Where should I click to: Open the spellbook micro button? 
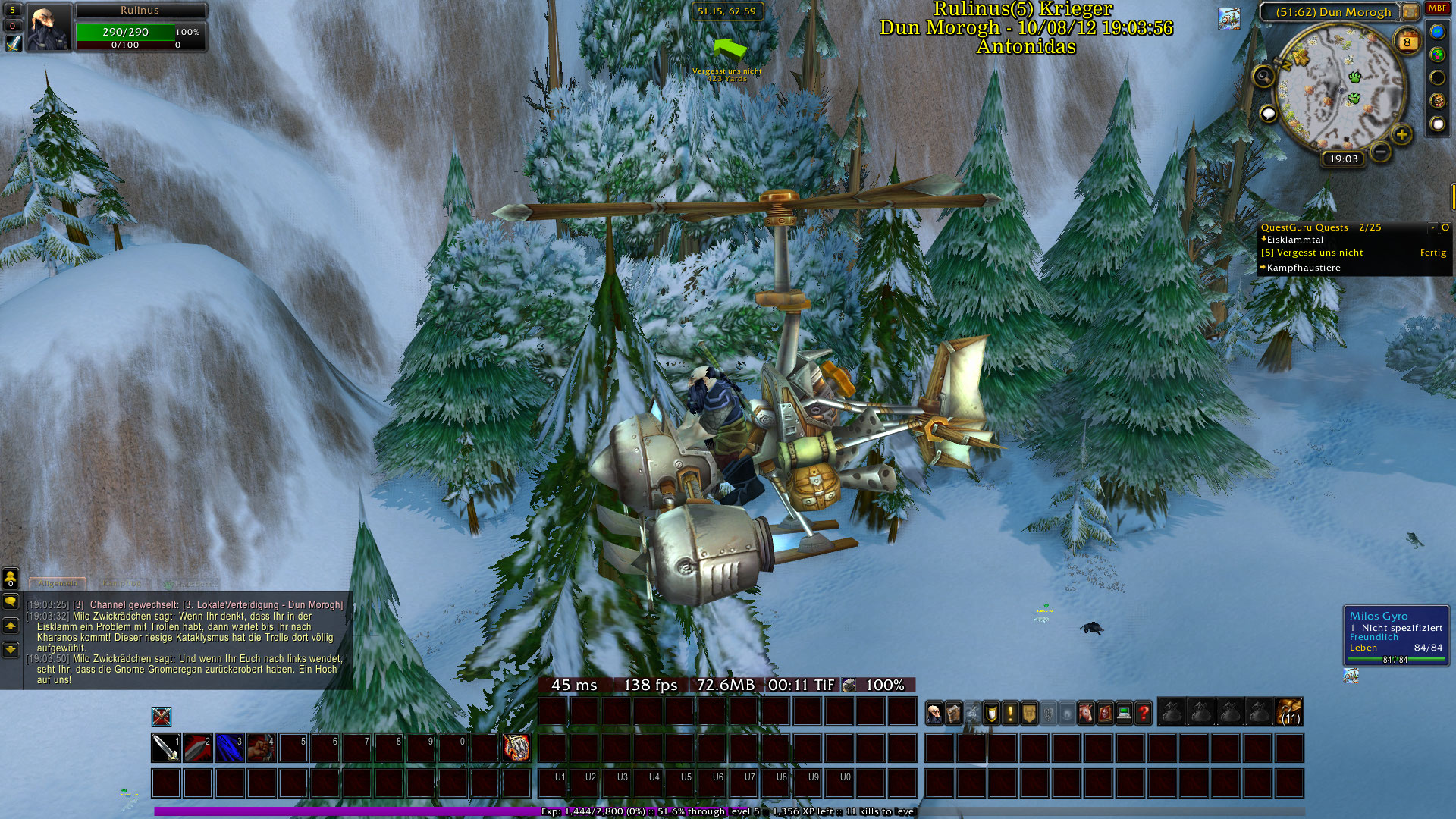click(x=953, y=714)
